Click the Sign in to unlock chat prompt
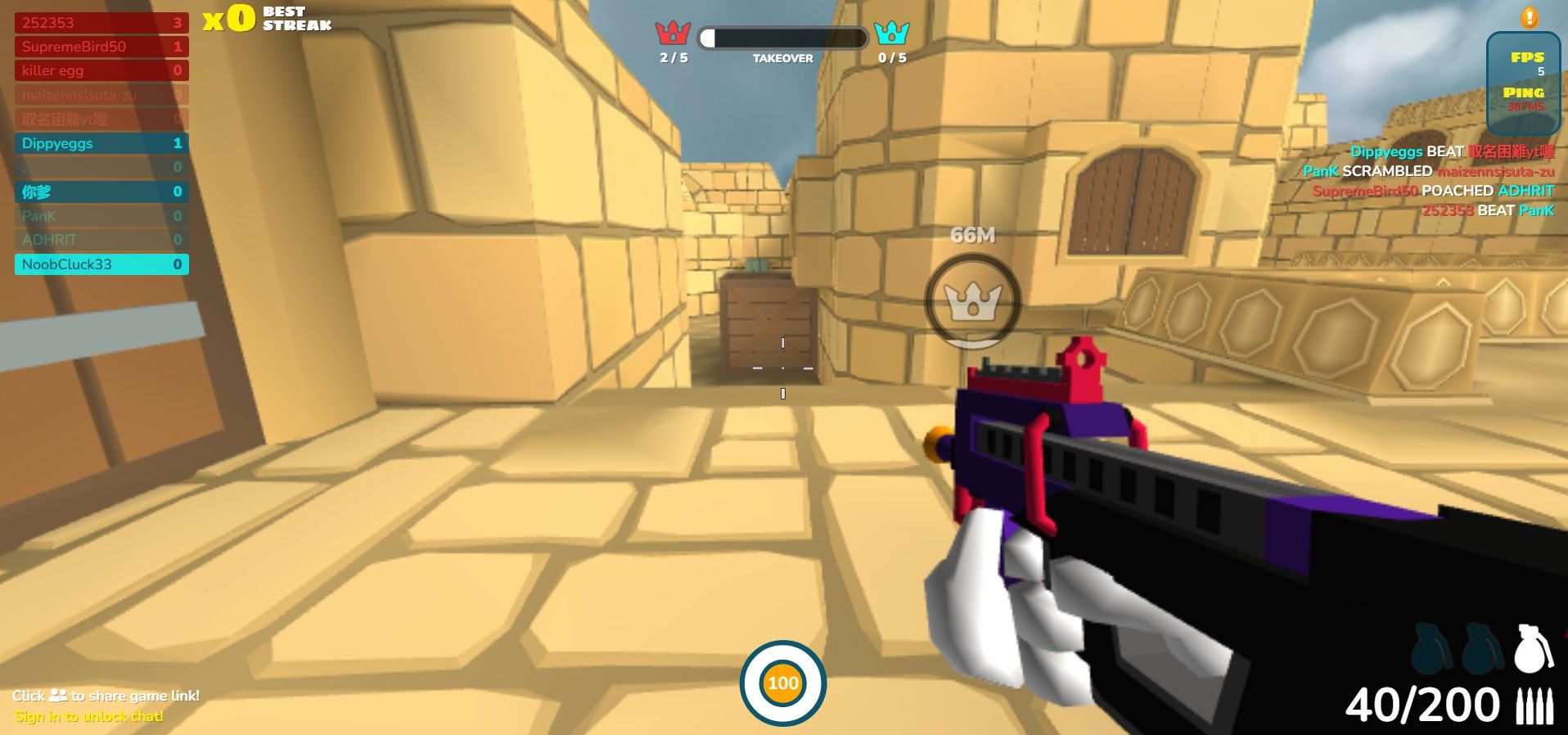Viewport: 1568px width, 735px height. click(88, 716)
